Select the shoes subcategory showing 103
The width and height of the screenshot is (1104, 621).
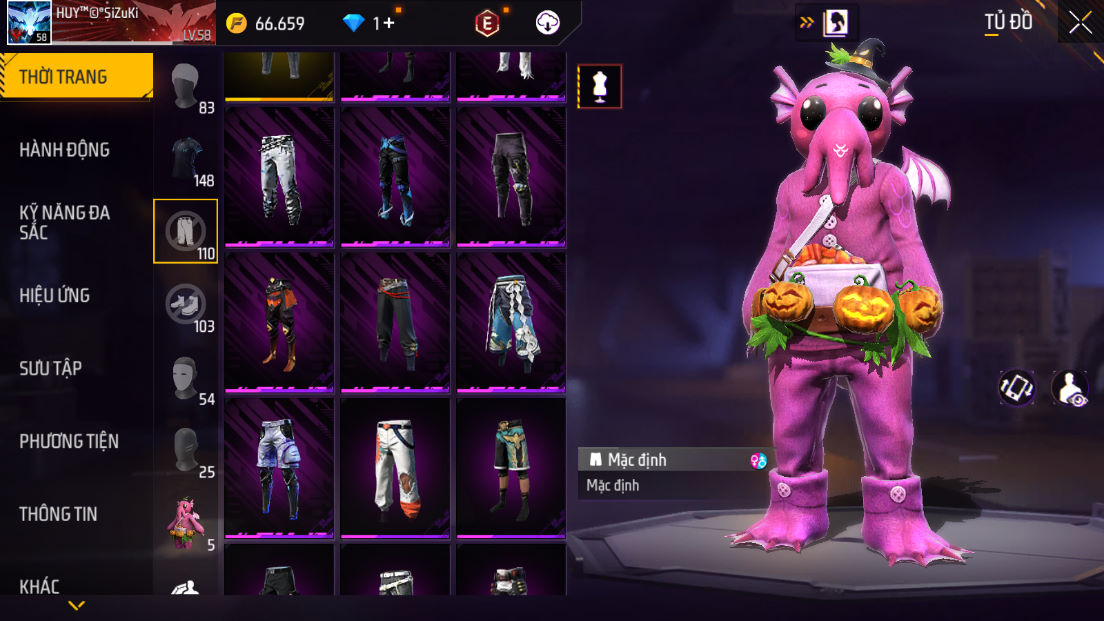pos(186,305)
